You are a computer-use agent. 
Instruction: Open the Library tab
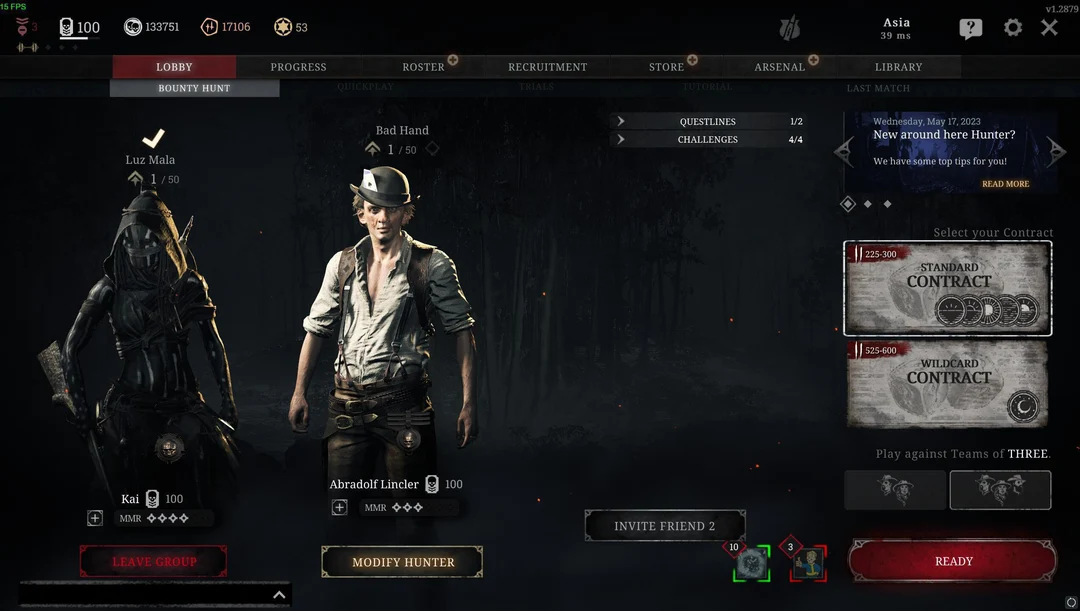coord(898,67)
